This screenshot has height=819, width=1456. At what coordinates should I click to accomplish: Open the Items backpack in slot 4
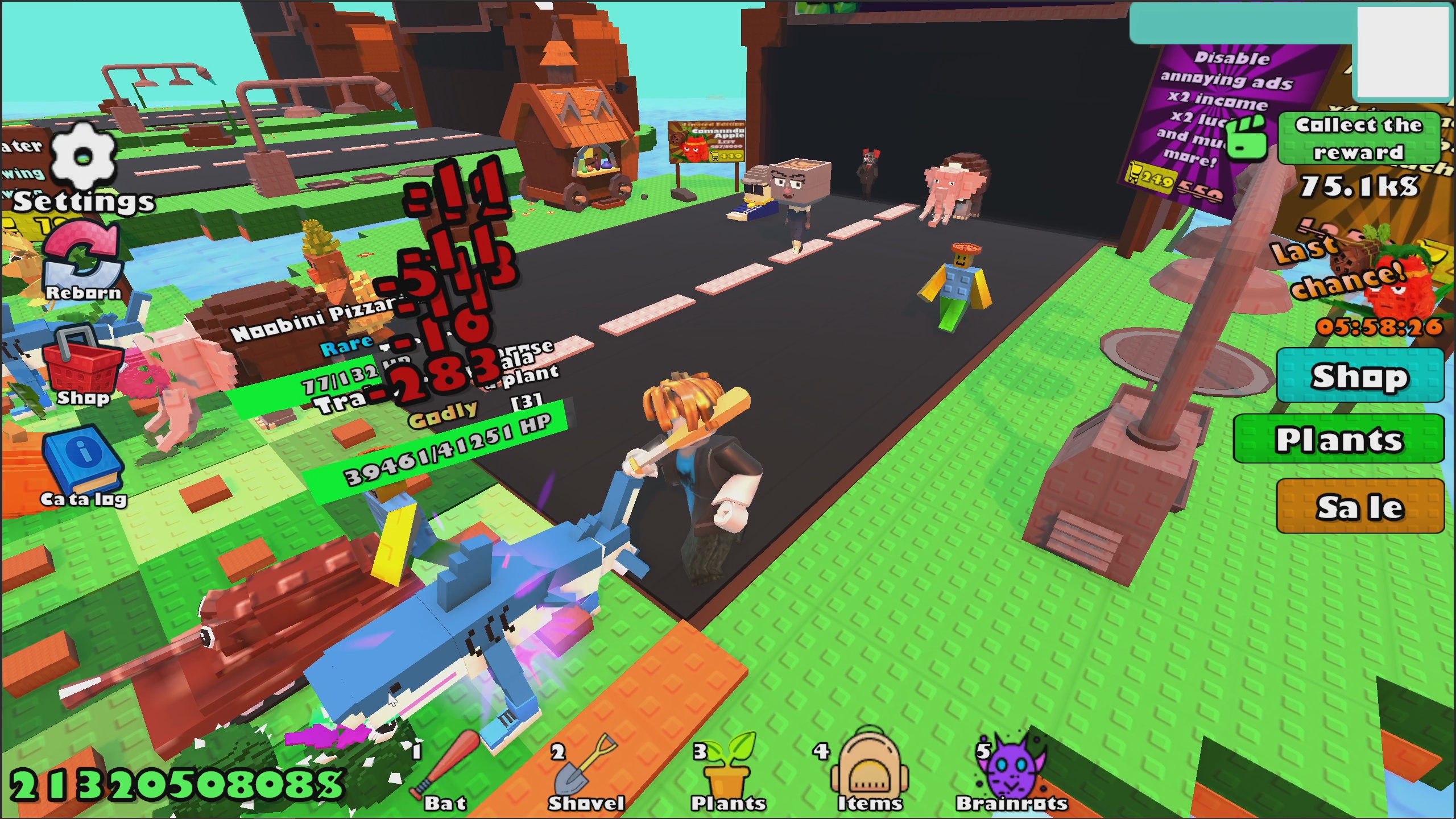pos(870,768)
